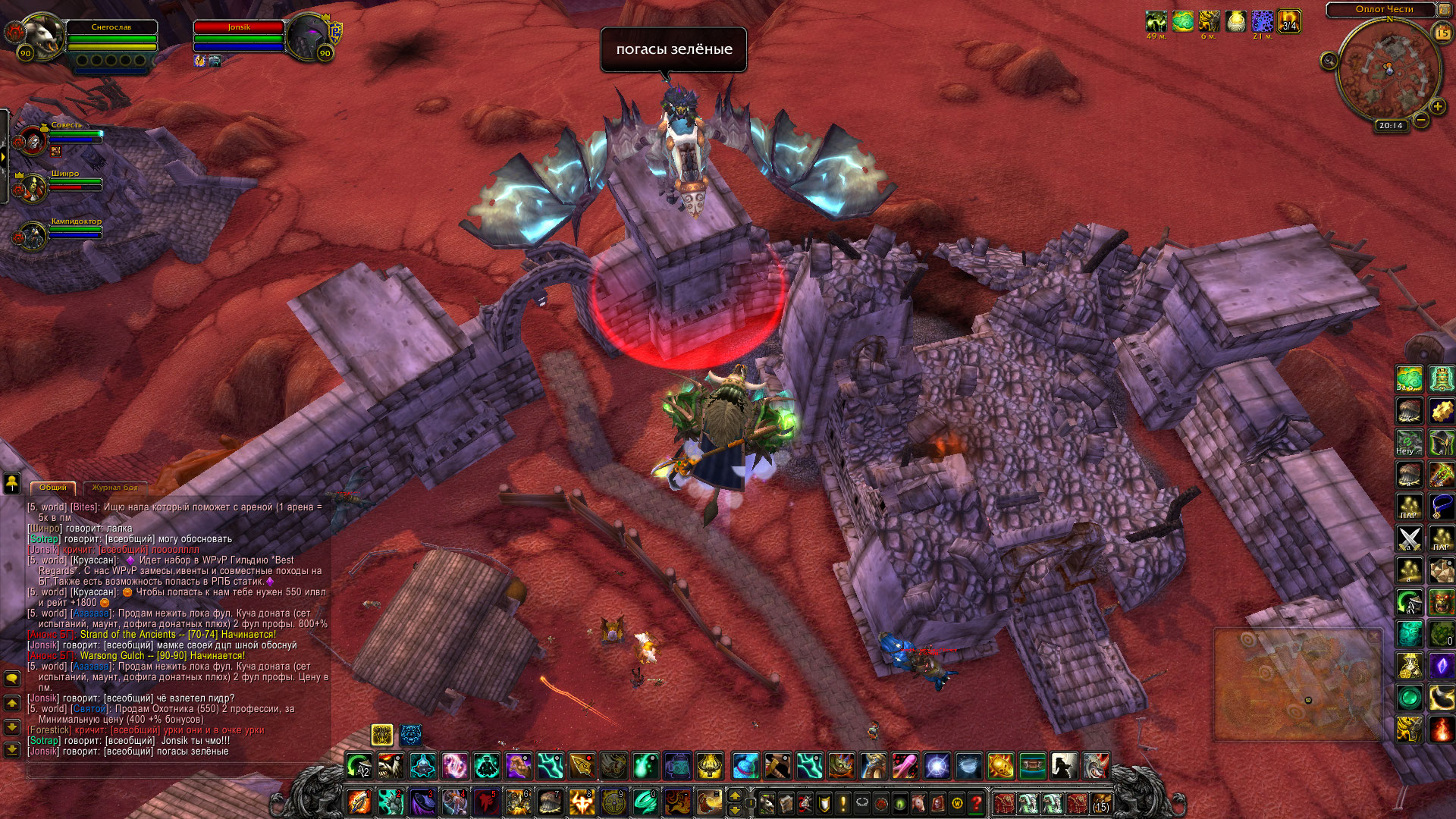Viewport: 1456px width, 819px height.
Task: Switch to the Общий chat tab
Action: coord(53,488)
